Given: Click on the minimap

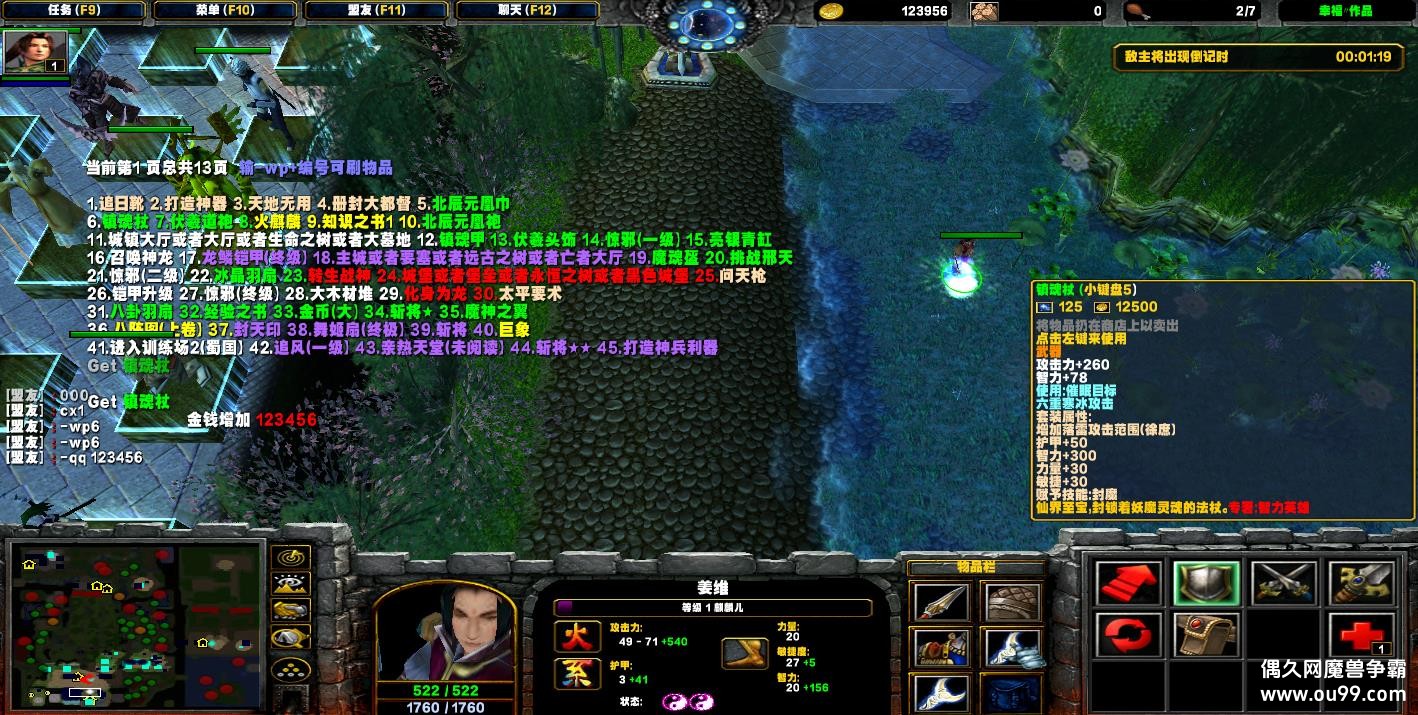Looking at the screenshot, I should pyautogui.click(x=136, y=625).
